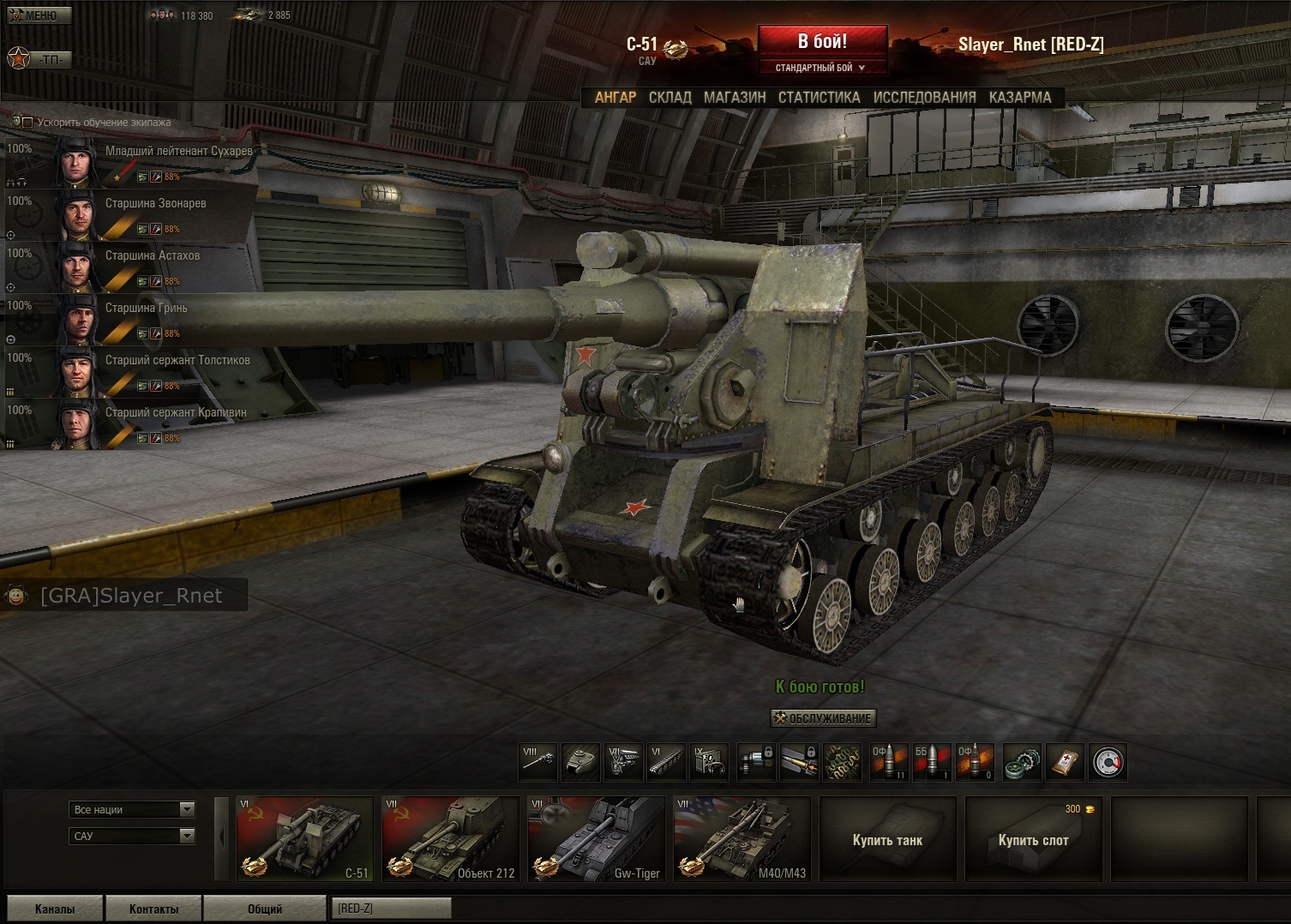Screen dimensions: 1291x924
Task: Open the Каналы chat channels button
Action: point(55,909)
